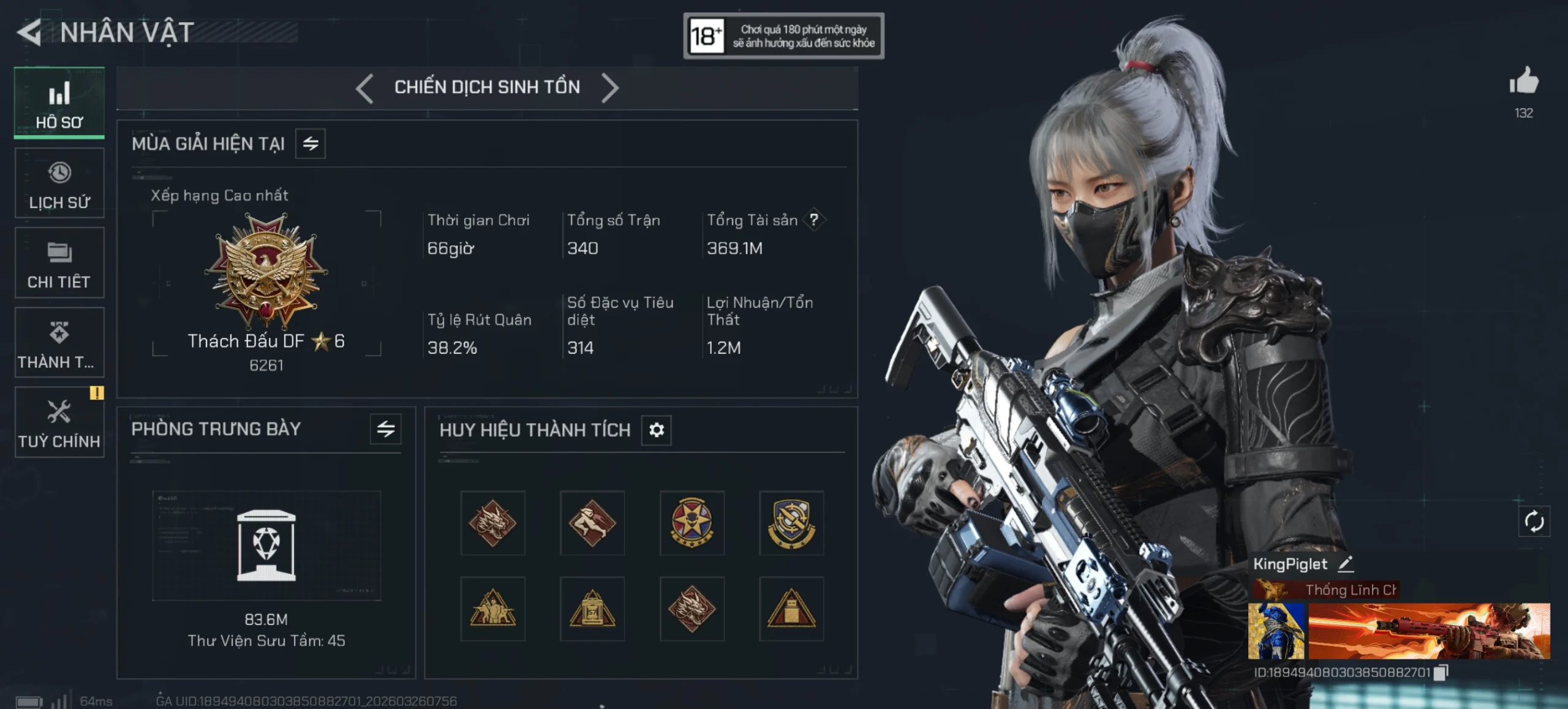Screen dimensions: 1568x709
Task: Go back from the Nhân Vật screen
Action: (x=29, y=32)
